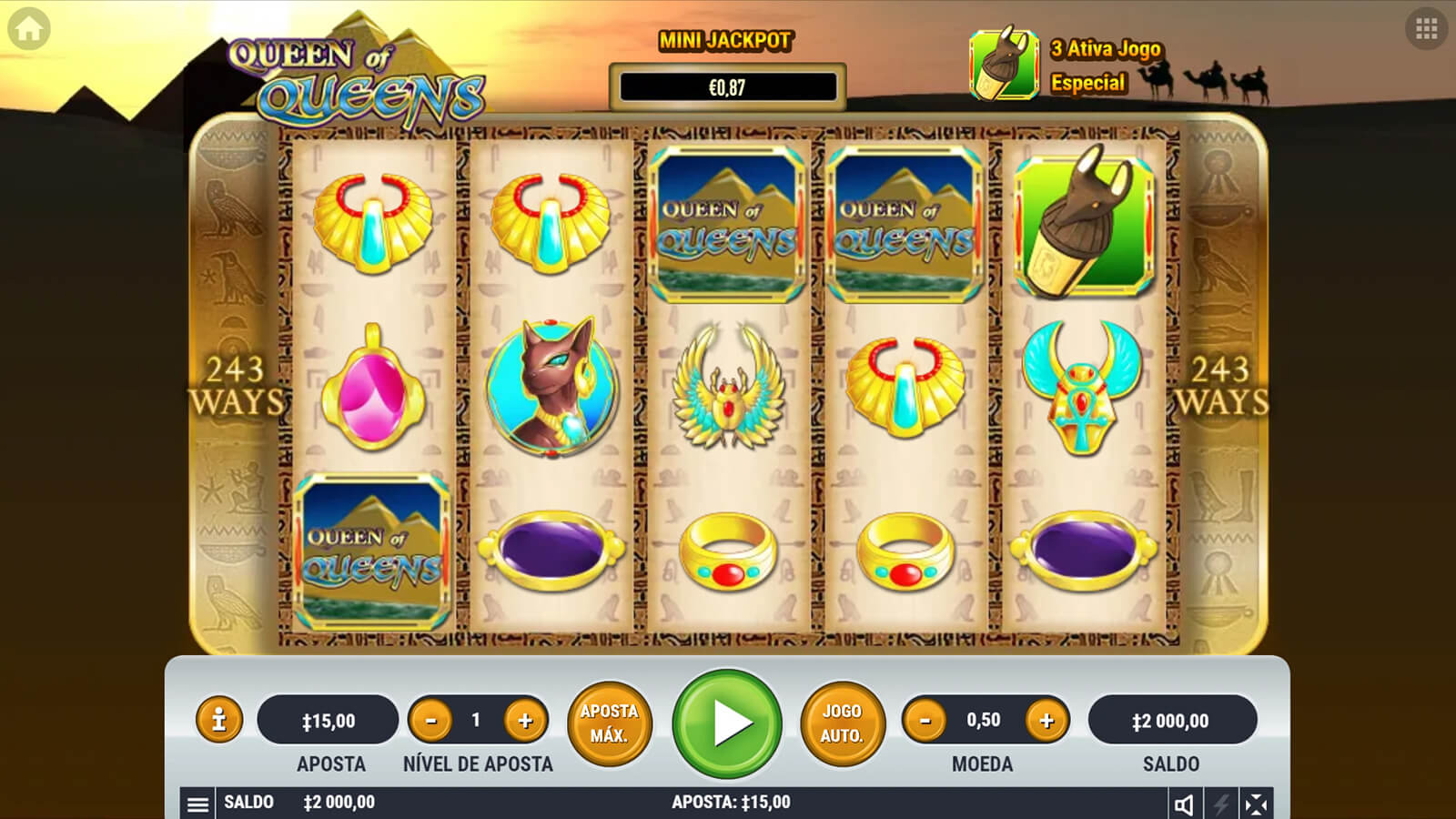This screenshot has height=819, width=1456.
Task: Activate Jogo Auto. autoplay
Action: point(842,723)
